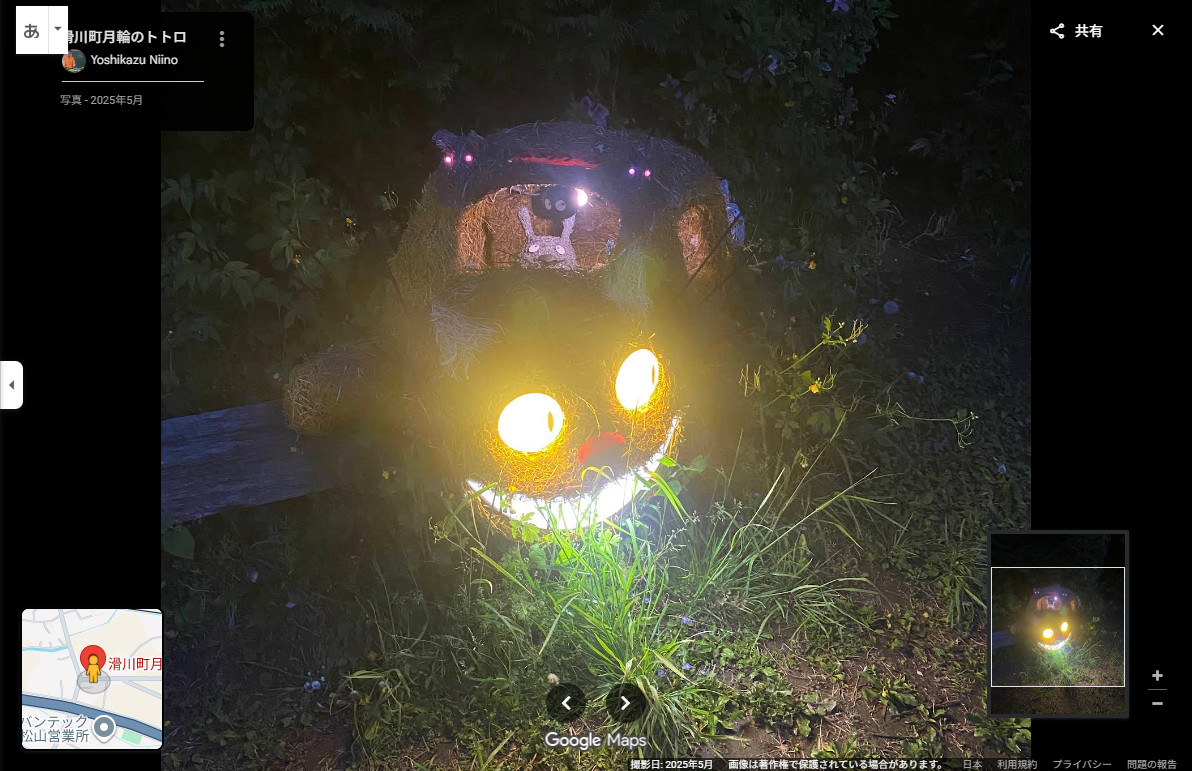Open the あ input method dropdown
This screenshot has width=1192, height=771.
58,30
